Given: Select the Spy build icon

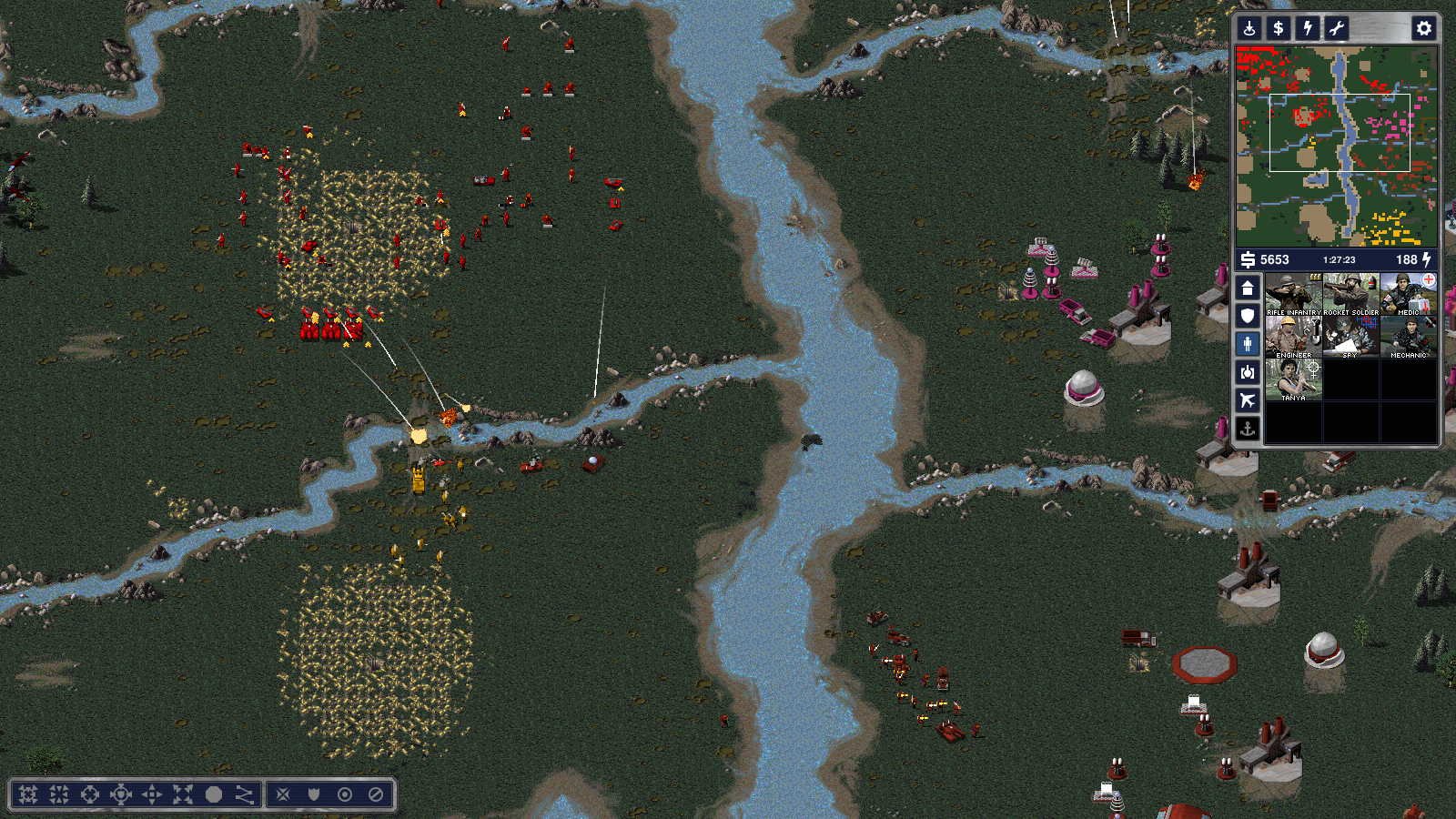Looking at the screenshot, I should point(1350,337).
